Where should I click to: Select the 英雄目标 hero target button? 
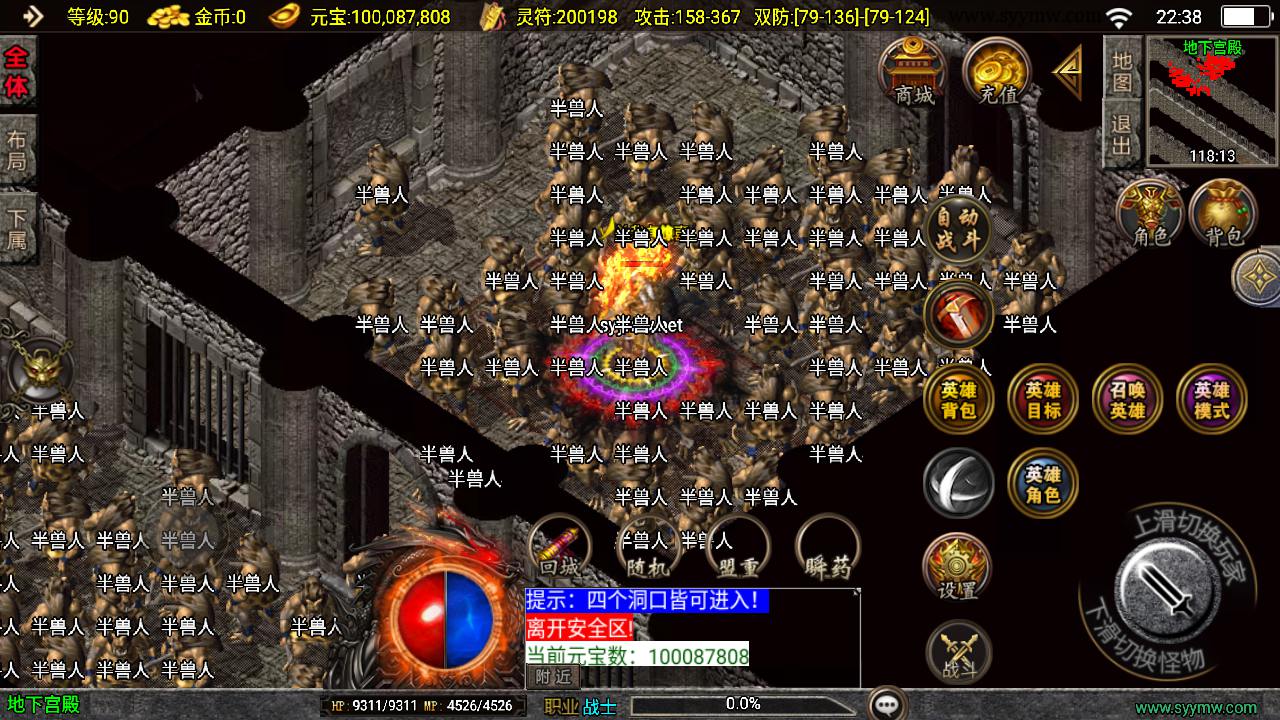click(x=1043, y=399)
